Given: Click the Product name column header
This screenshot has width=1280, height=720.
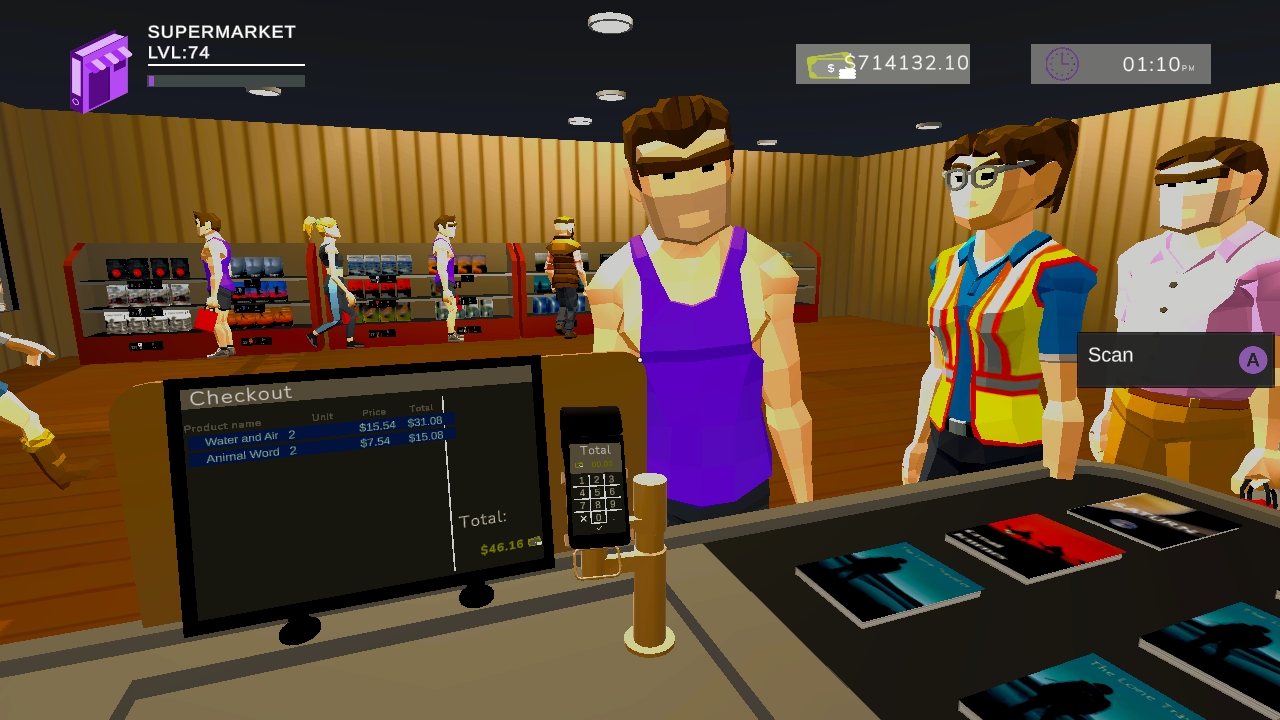Looking at the screenshot, I should tap(221, 422).
